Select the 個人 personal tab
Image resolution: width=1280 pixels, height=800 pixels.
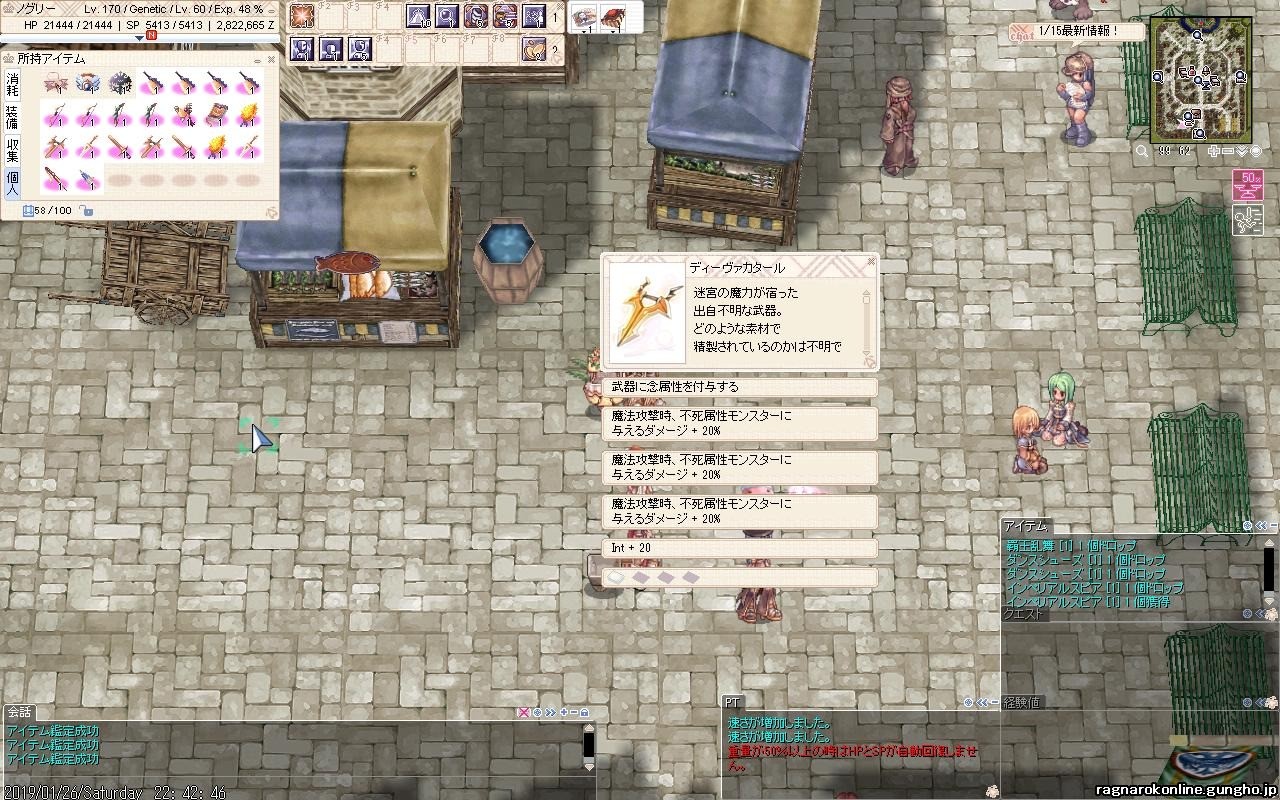13,183
